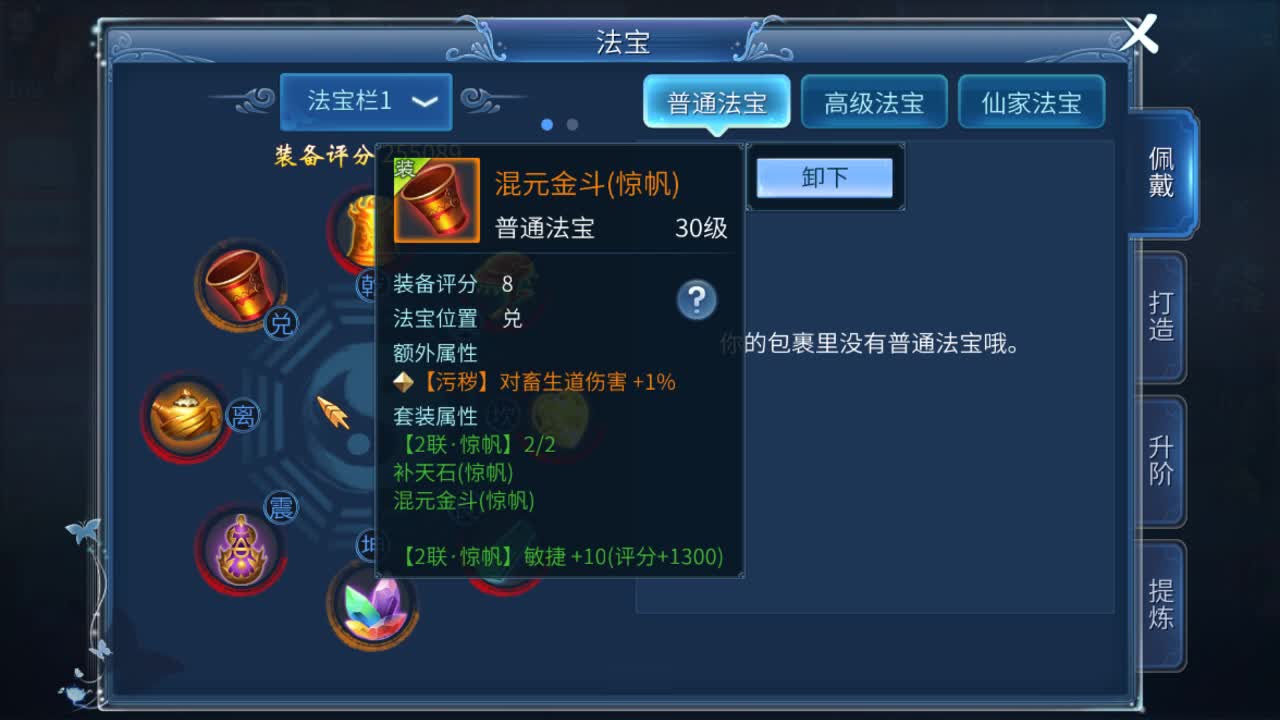
Task: Open the 升阶 sidebar tab
Action: (1159, 460)
